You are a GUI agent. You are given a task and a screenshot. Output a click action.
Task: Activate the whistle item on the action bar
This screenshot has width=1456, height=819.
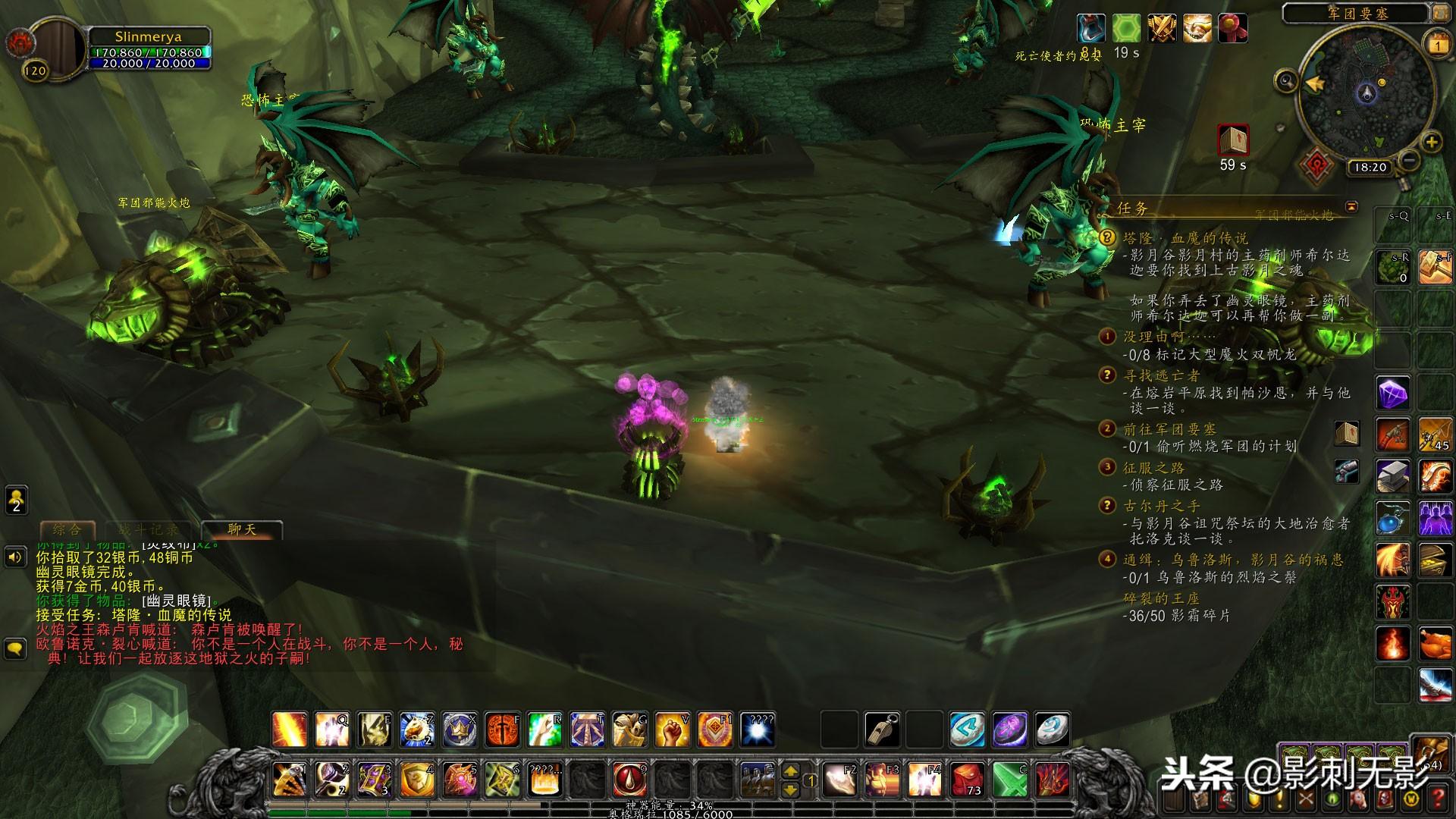click(x=882, y=730)
